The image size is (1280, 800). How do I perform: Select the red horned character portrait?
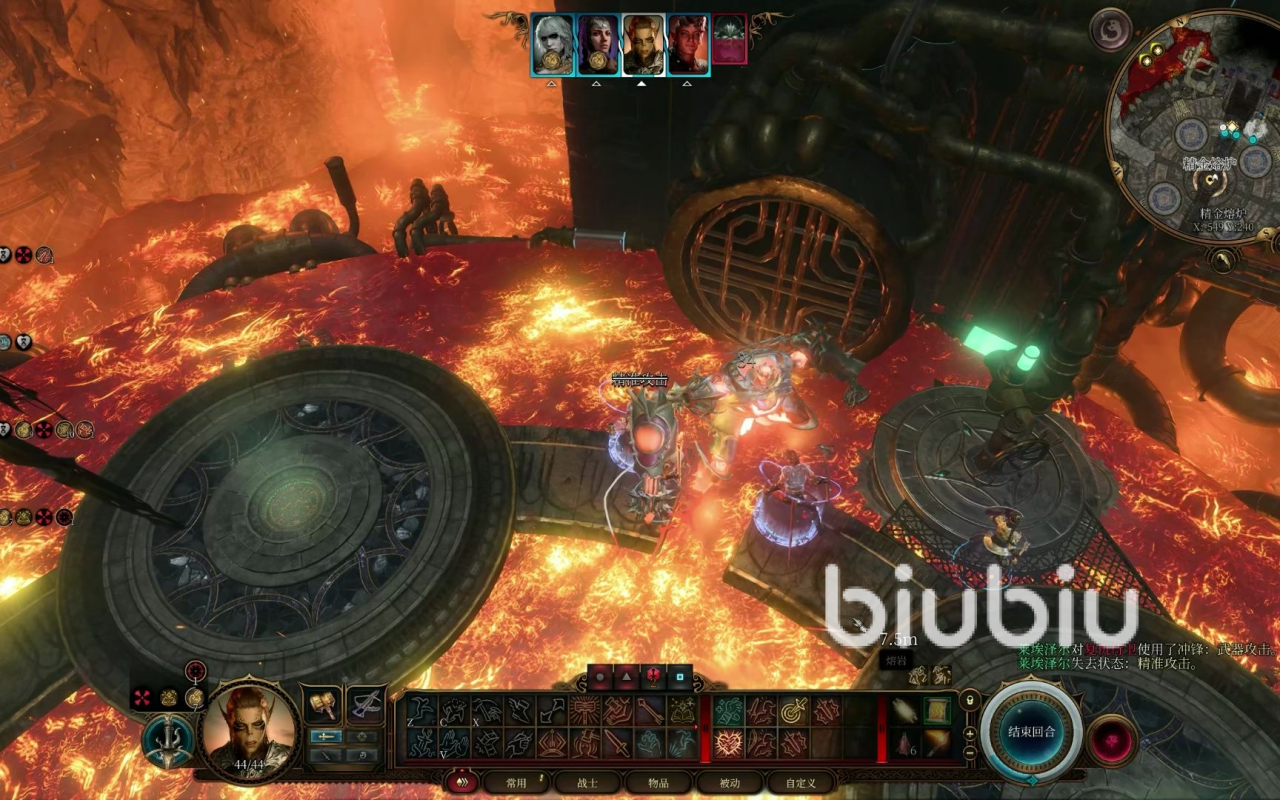click(x=688, y=45)
